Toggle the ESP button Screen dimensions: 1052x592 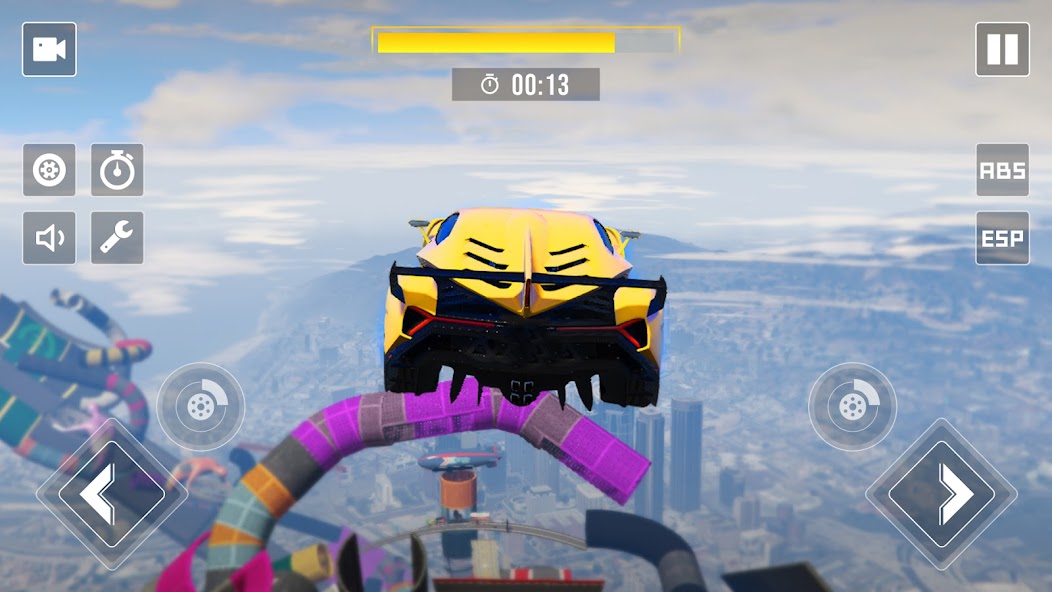(x=1002, y=238)
